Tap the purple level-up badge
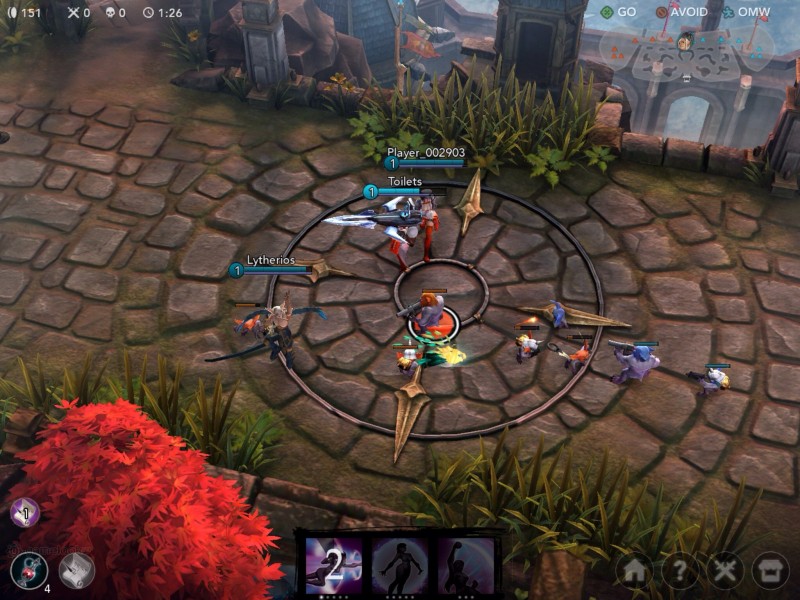 point(24,514)
